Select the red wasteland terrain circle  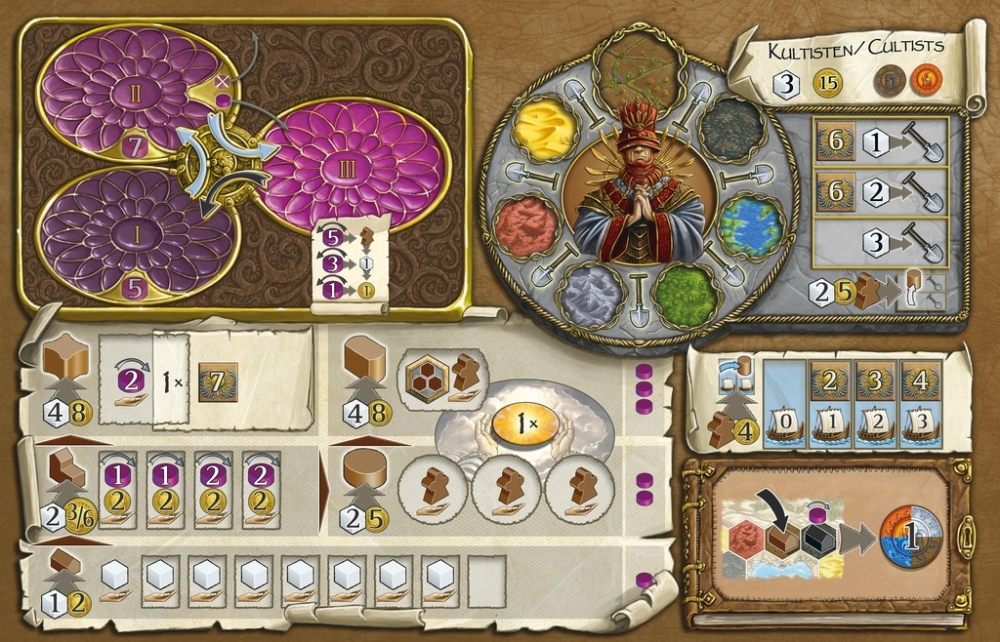point(527,227)
